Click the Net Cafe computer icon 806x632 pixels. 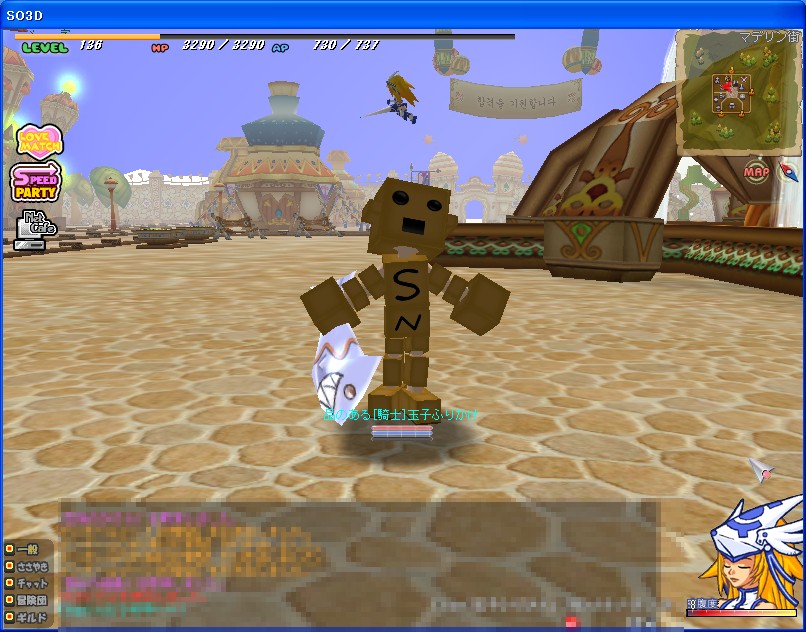pos(35,228)
